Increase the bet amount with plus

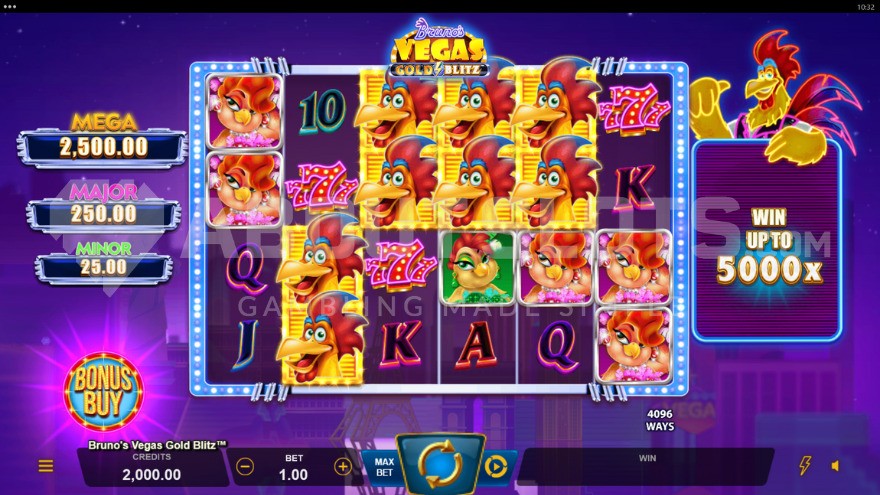coord(342,466)
